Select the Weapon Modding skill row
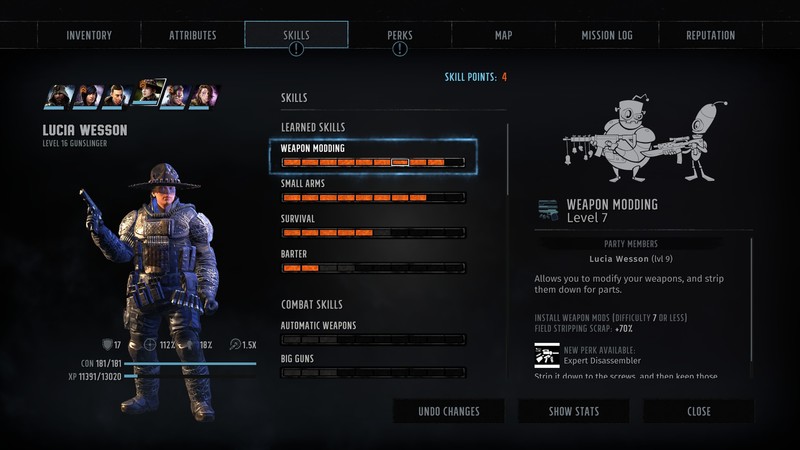The height and width of the screenshot is (450, 800). tap(373, 155)
